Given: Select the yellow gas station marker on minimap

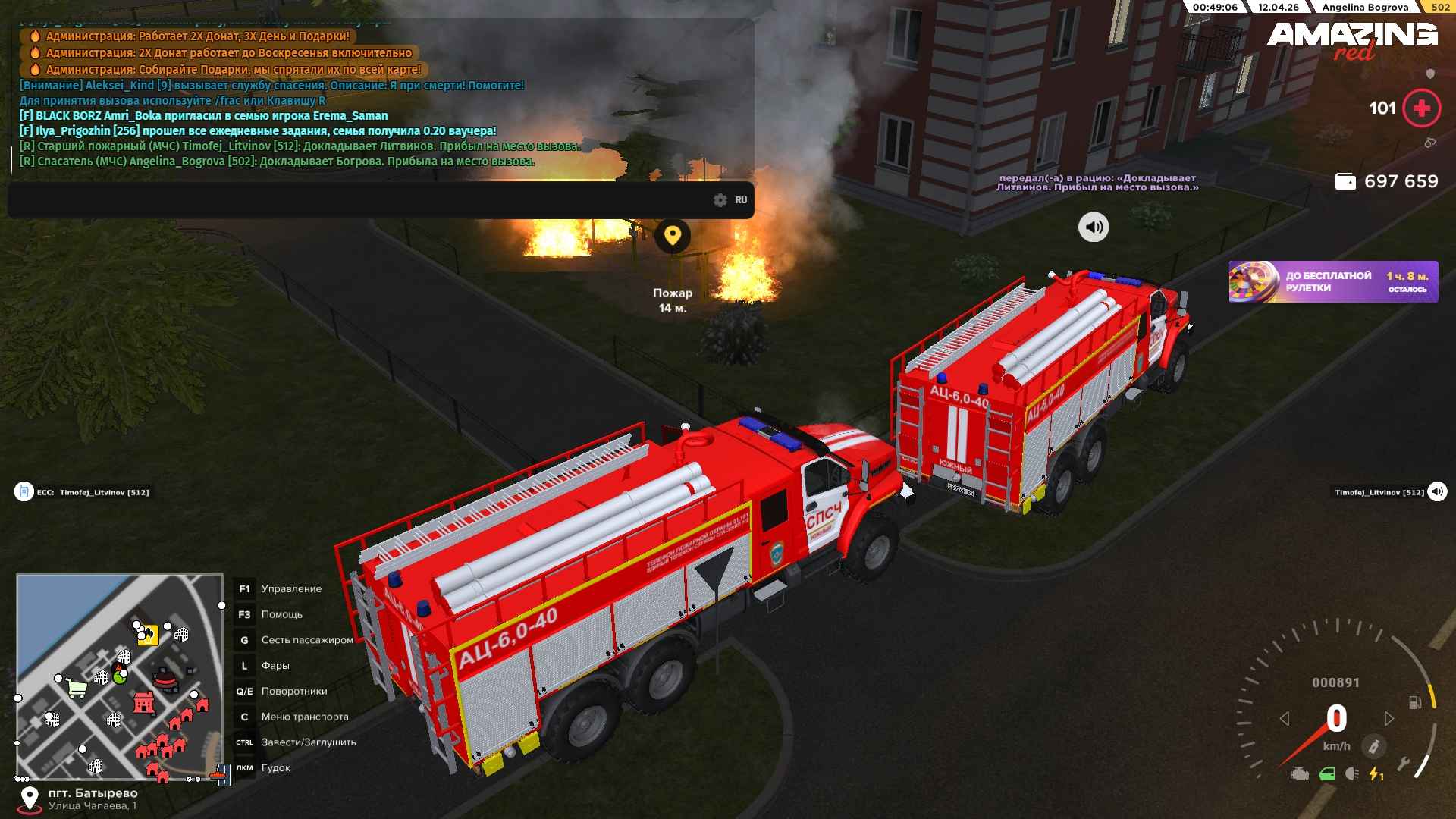Looking at the screenshot, I should pyautogui.click(x=148, y=635).
